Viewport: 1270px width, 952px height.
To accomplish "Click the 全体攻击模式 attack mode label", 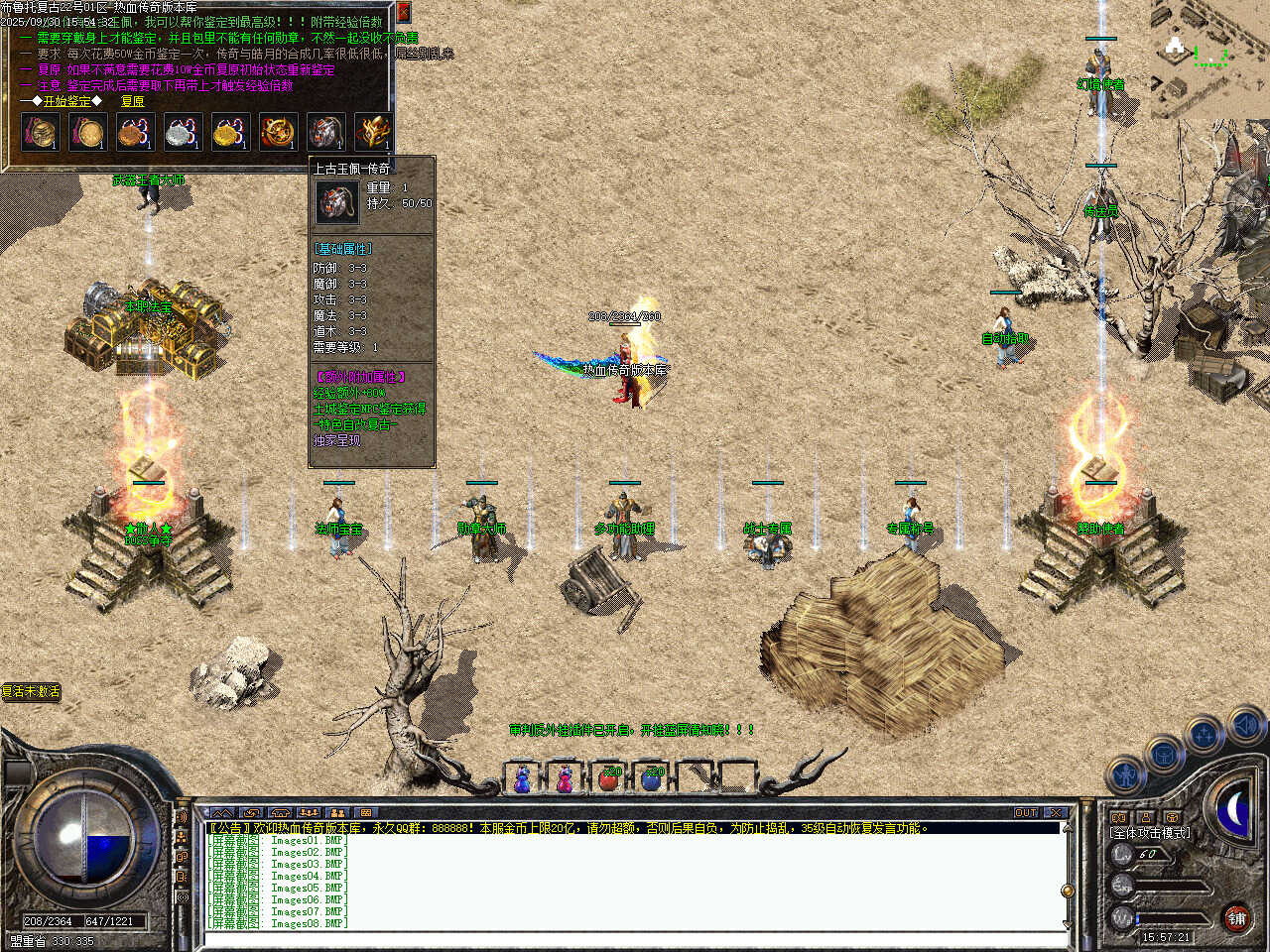I will point(1150,833).
